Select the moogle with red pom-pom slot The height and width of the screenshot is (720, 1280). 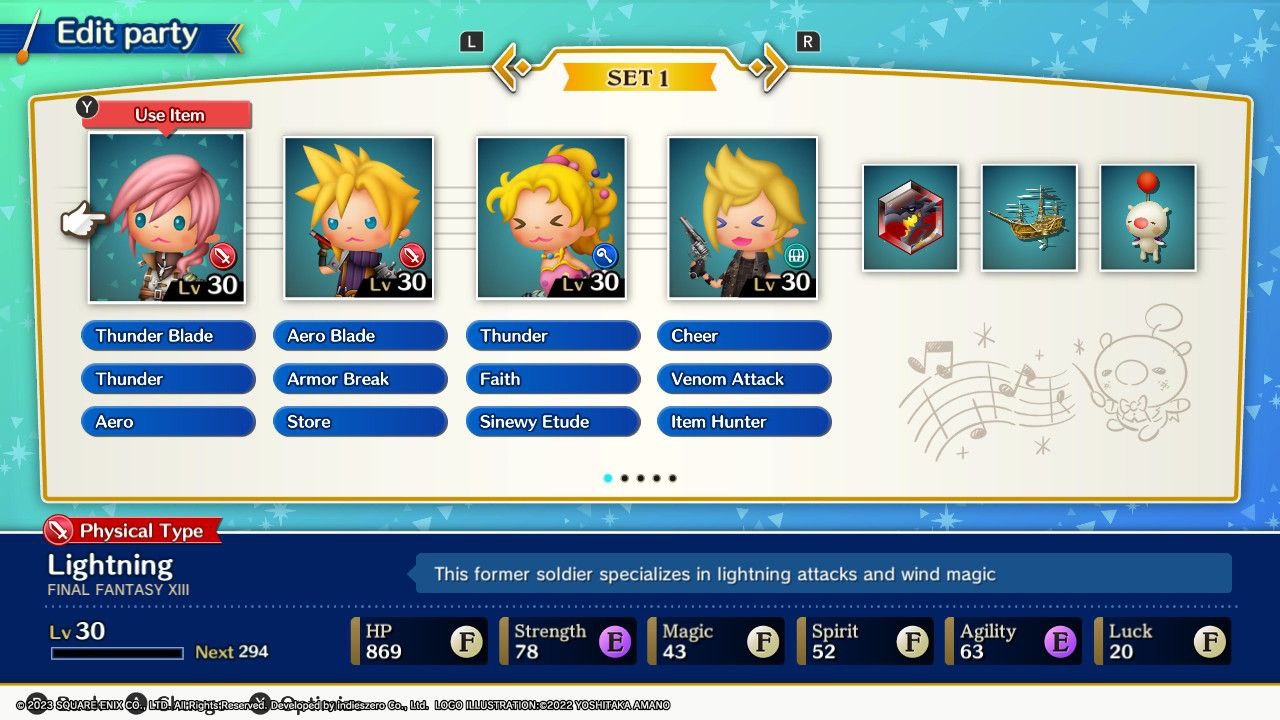[x=1148, y=217]
